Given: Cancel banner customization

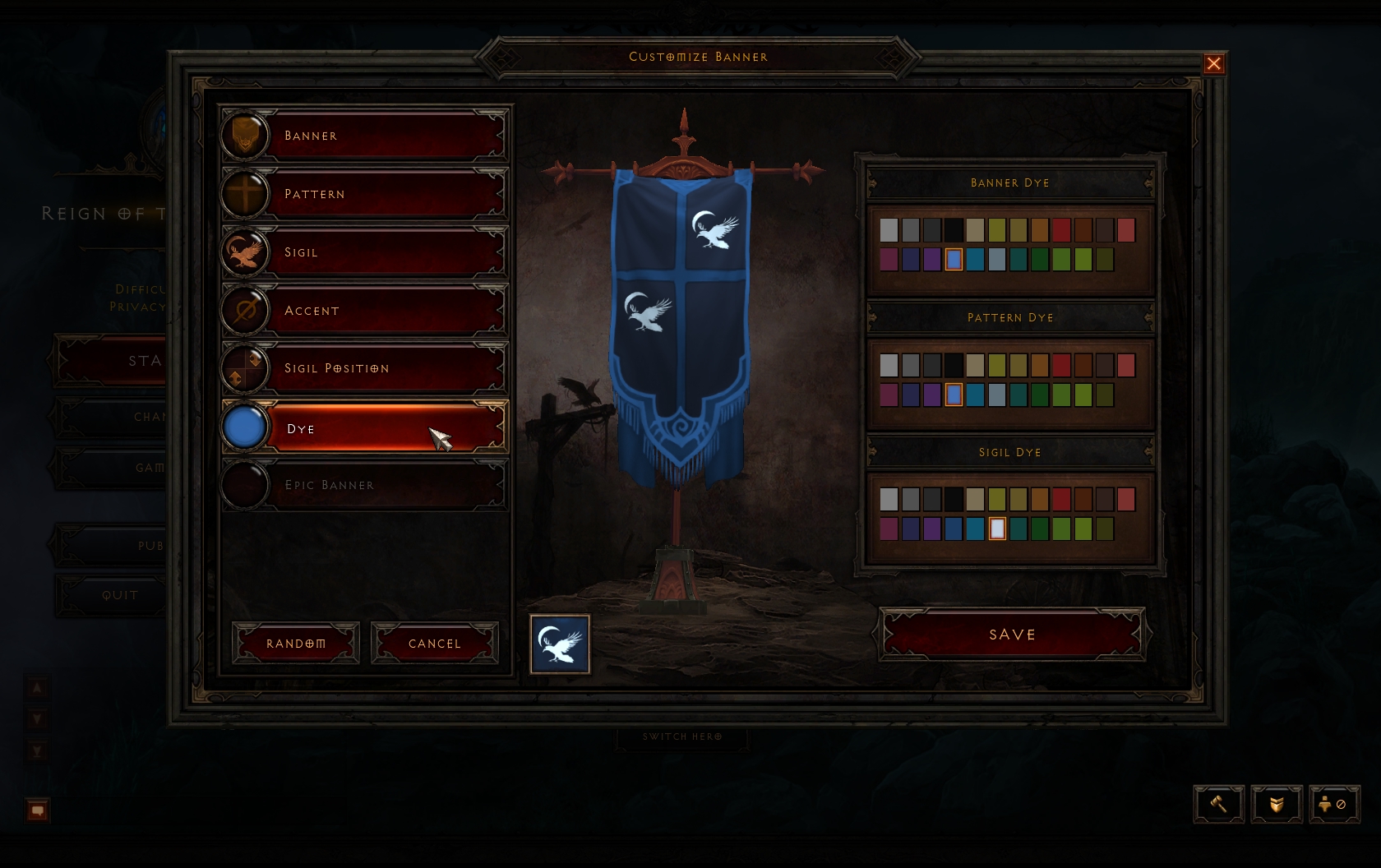Looking at the screenshot, I should 435,644.
